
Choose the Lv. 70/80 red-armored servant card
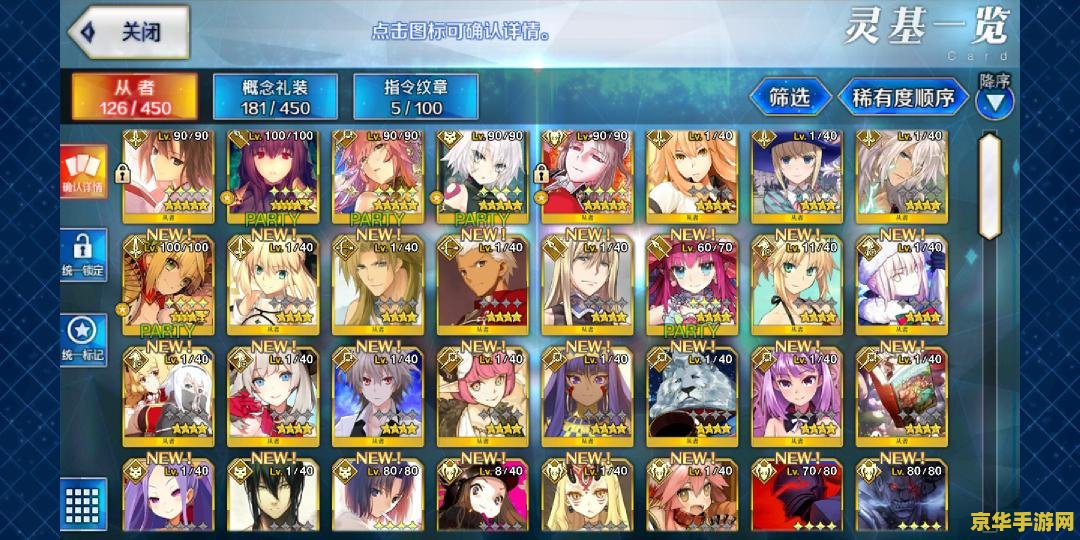[796, 496]
